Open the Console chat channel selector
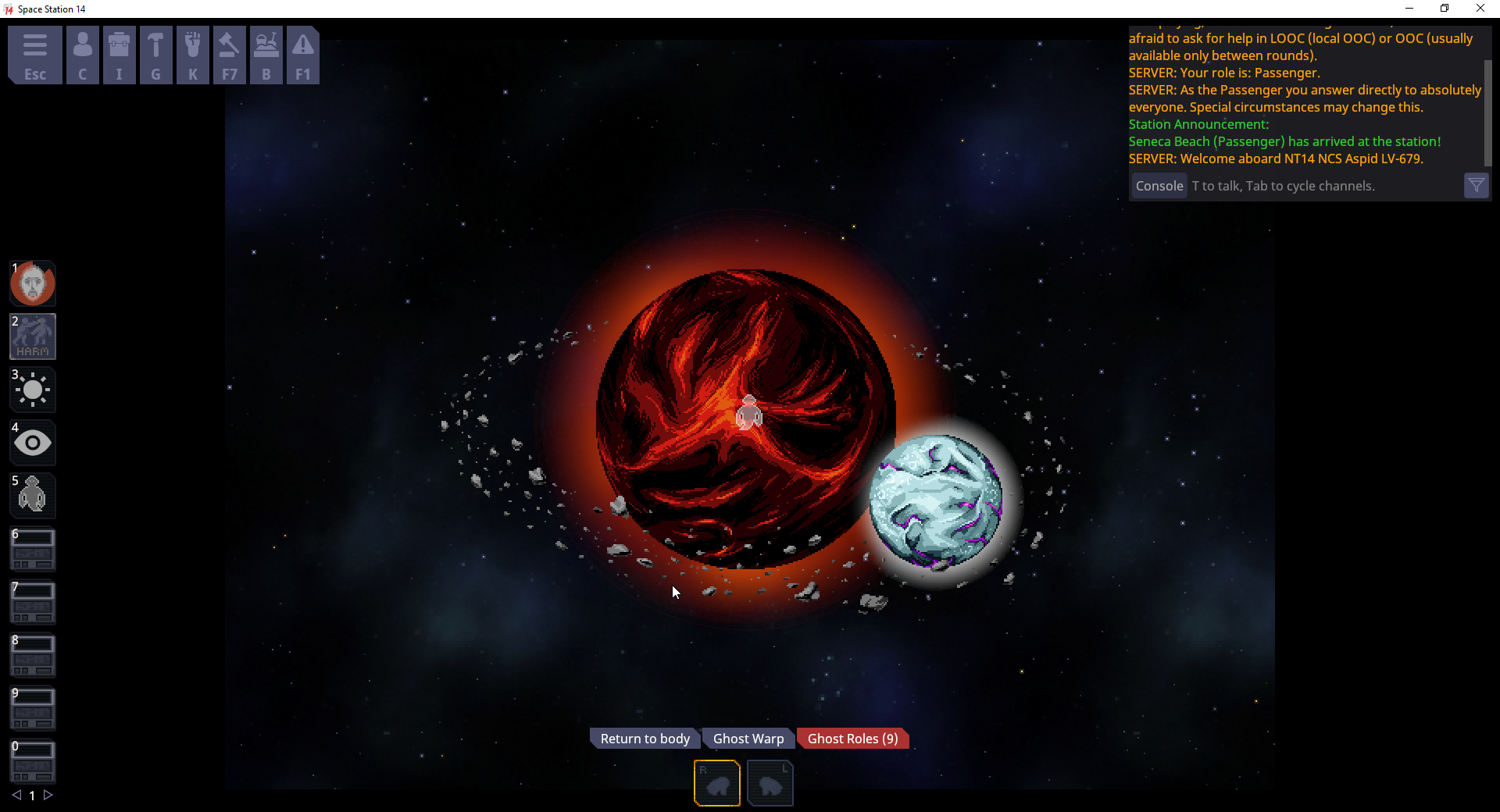Image resolution: width=1500 pixels, height=812 pixels. [x=1159, y=186]
